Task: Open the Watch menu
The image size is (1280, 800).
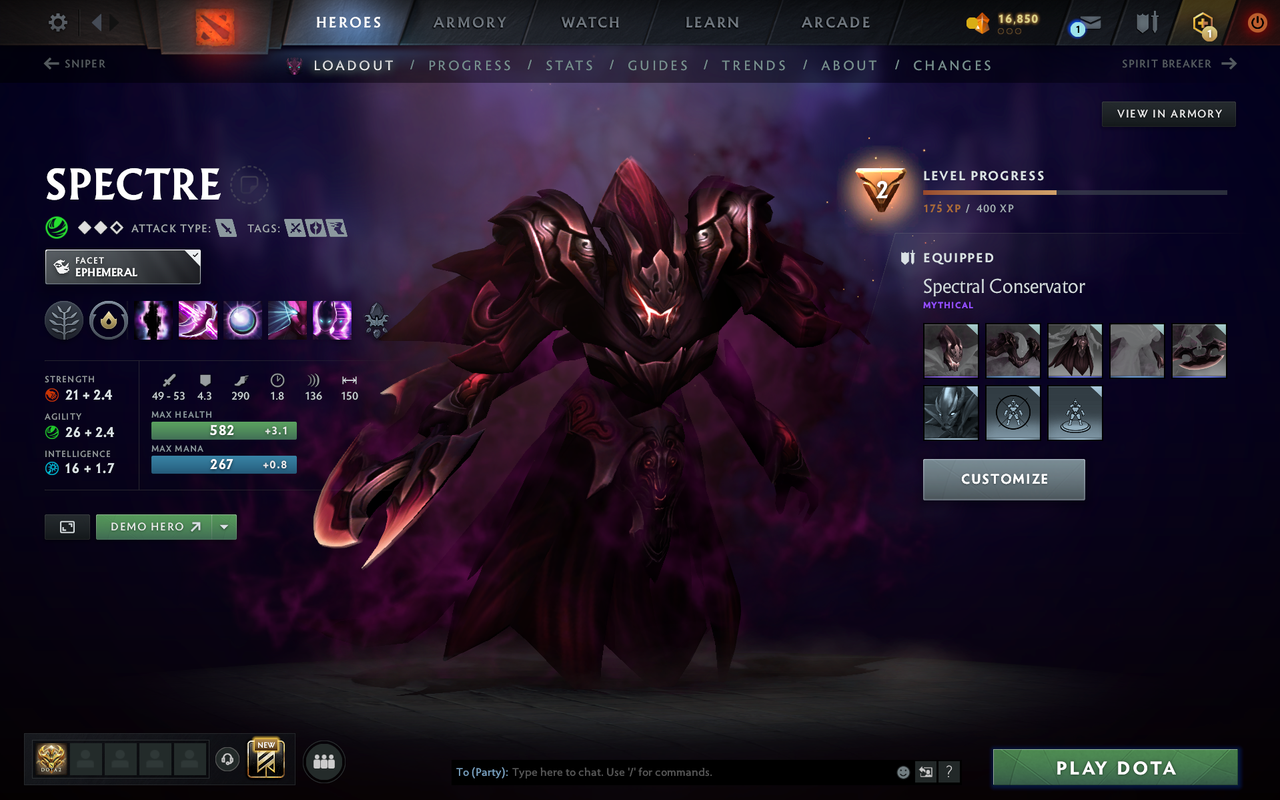Action: coord(590,22)
